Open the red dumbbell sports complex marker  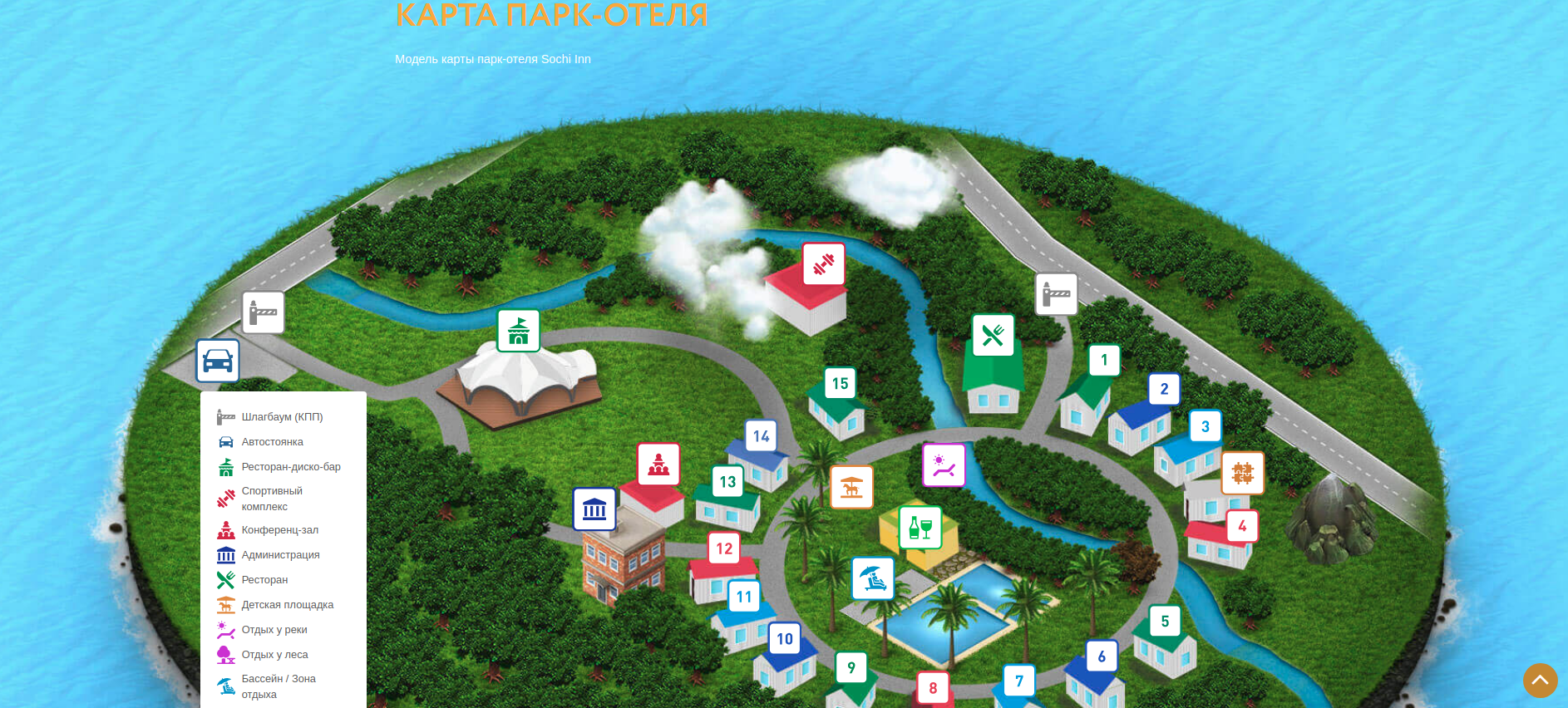824,264
